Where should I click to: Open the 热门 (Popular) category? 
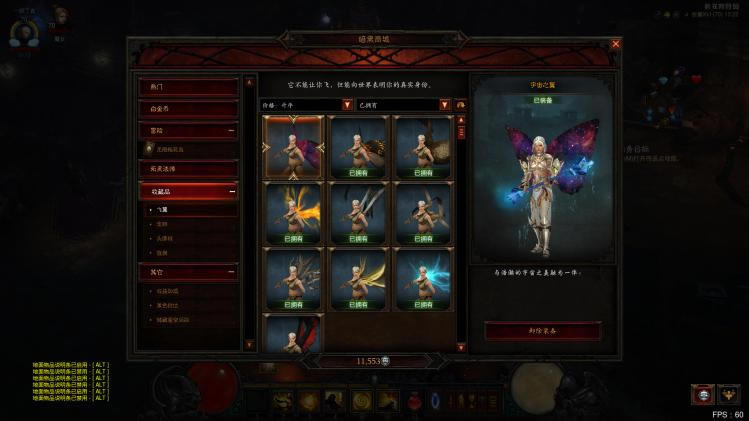[188, 87]
